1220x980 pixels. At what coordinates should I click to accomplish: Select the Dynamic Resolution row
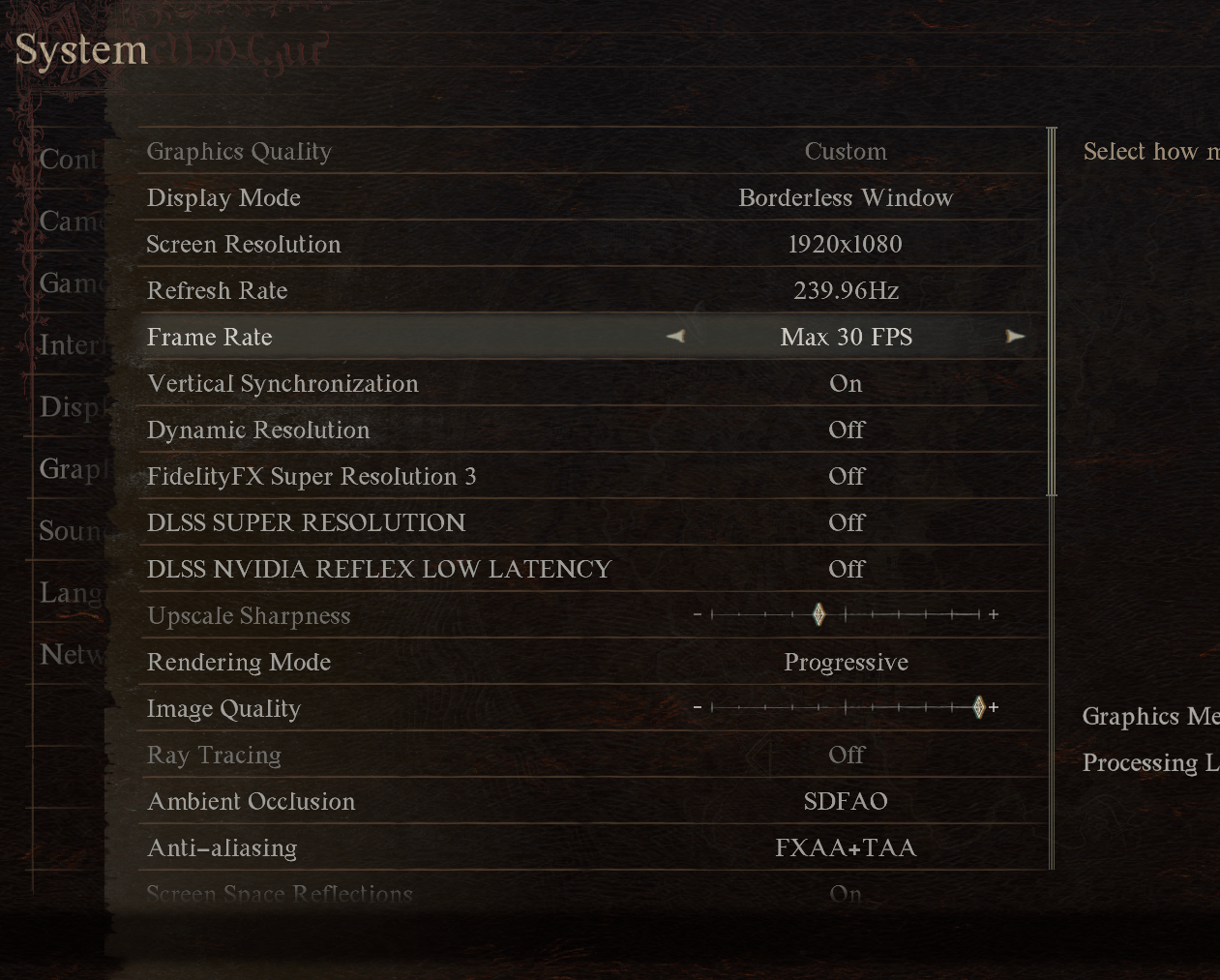point(592,431)
